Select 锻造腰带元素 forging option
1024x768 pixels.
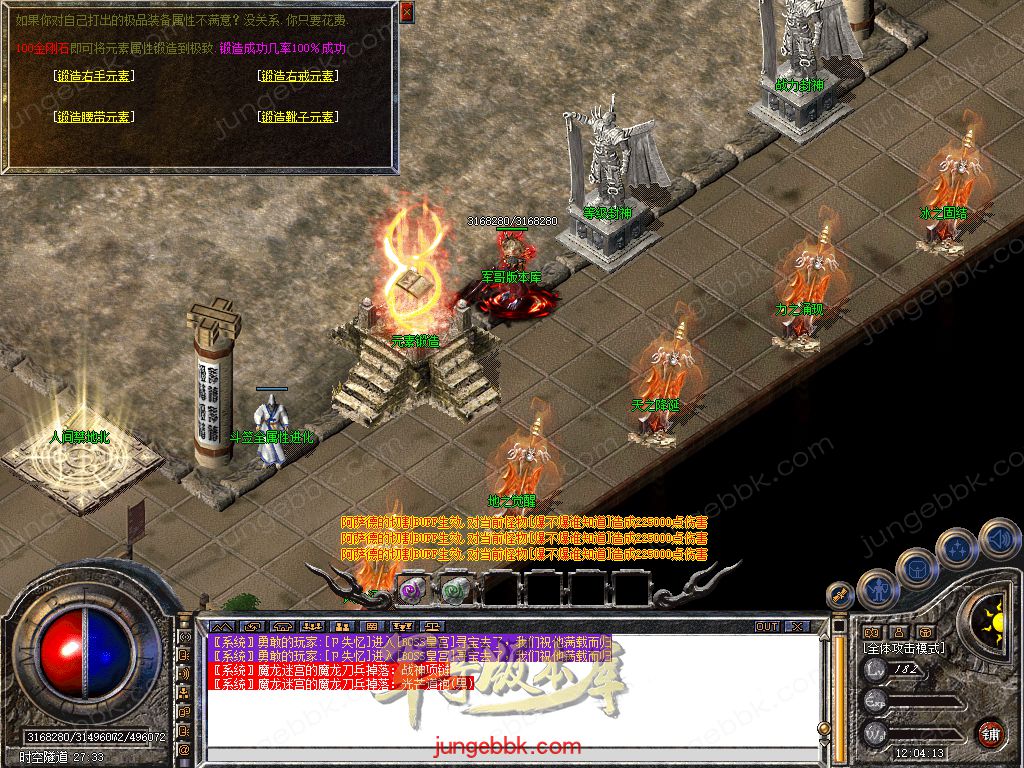point(95,117)
